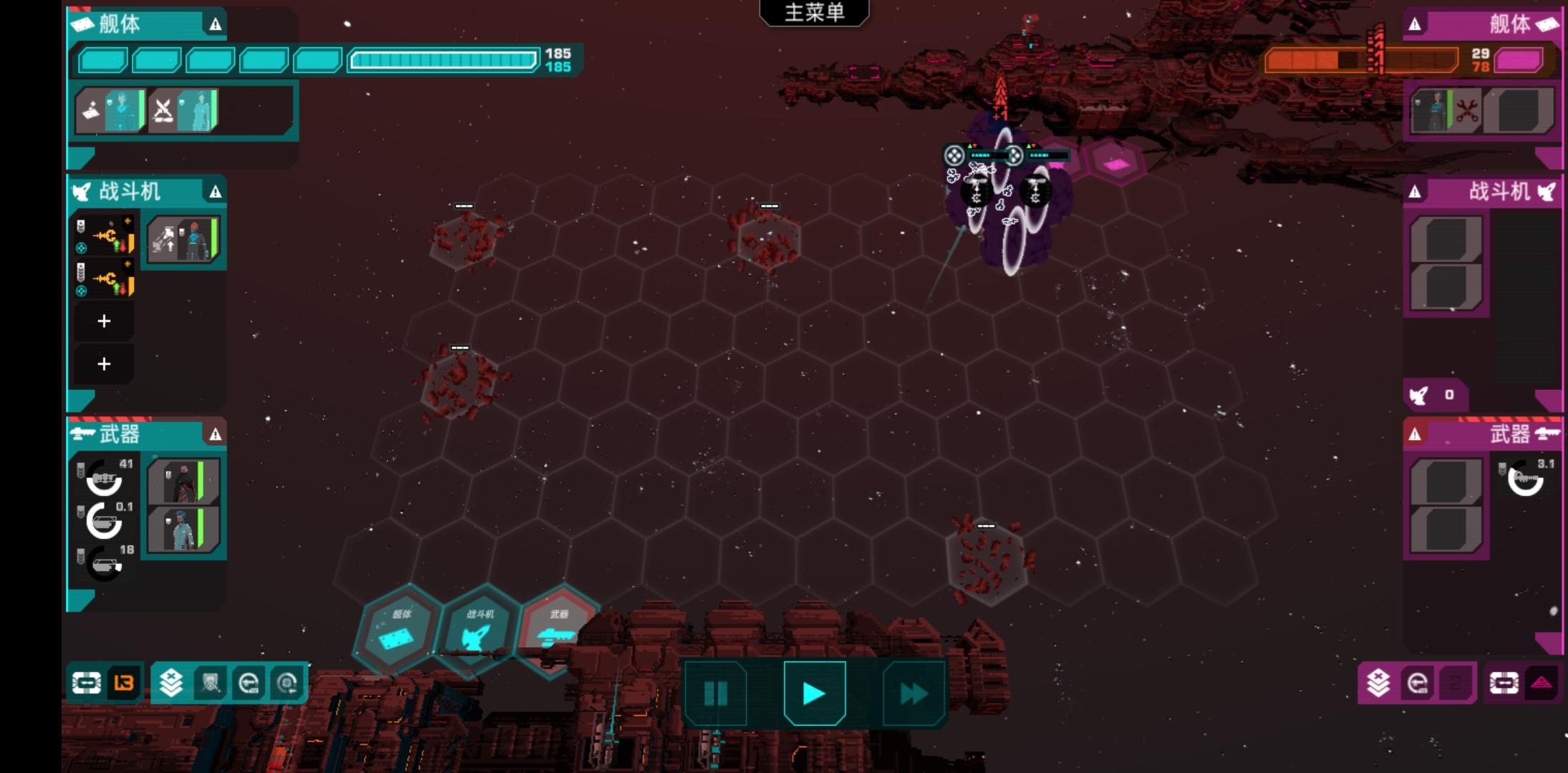This screenshot has width=1568, height=773.
Task: Open the enemy 舰体 hull panel header
Action: click(1482, 24)
